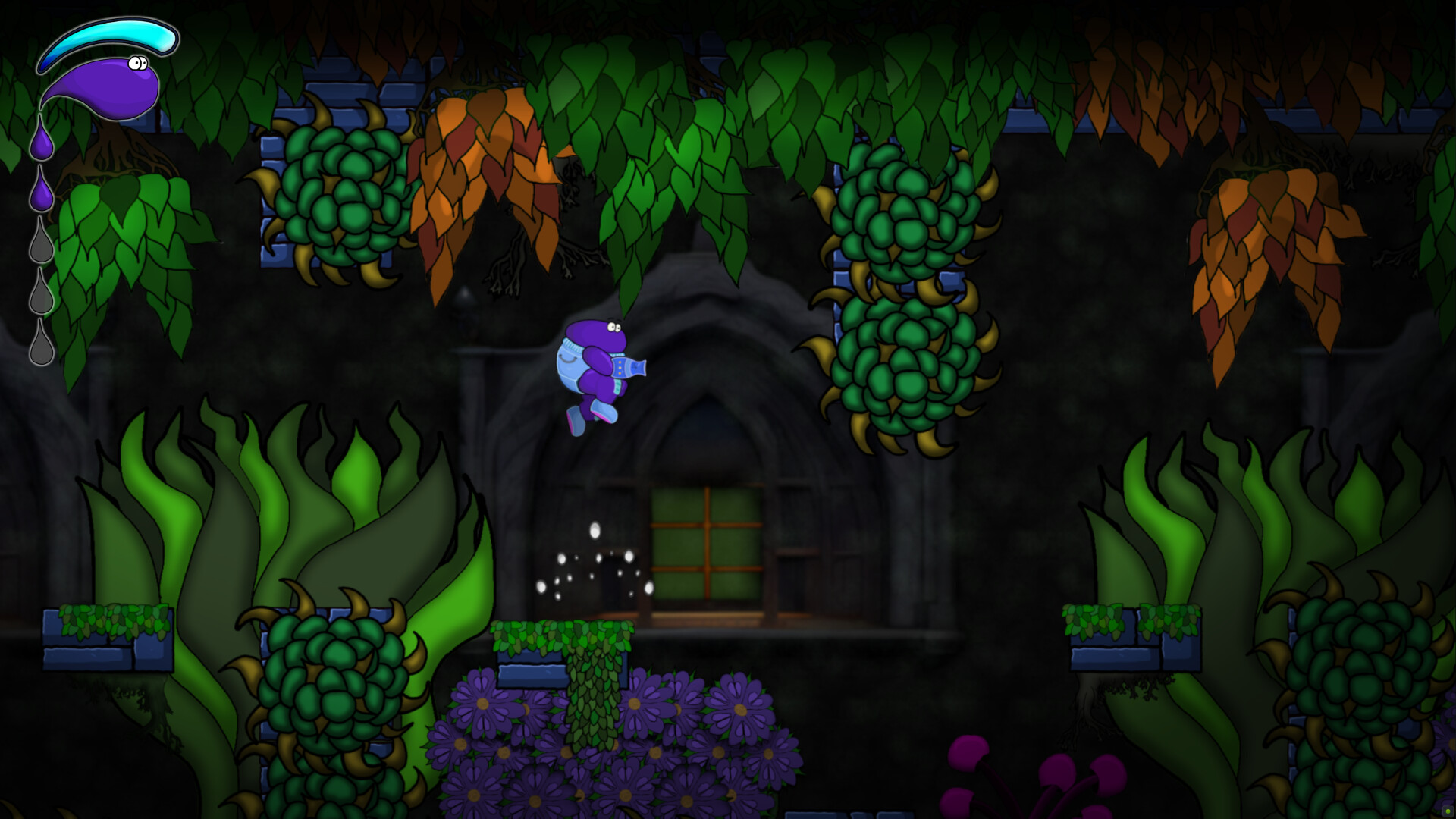Click the avatar's googly eyes in the HUD
Image resolution: width=1456 pixels, height=819 pixels.
pyautogui.click(x=138, y=64)
